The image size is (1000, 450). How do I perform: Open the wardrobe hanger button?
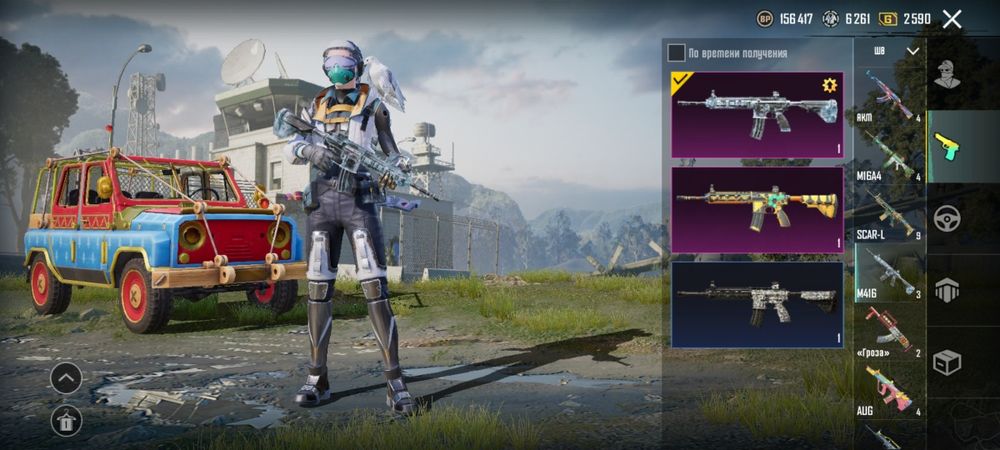66,421
